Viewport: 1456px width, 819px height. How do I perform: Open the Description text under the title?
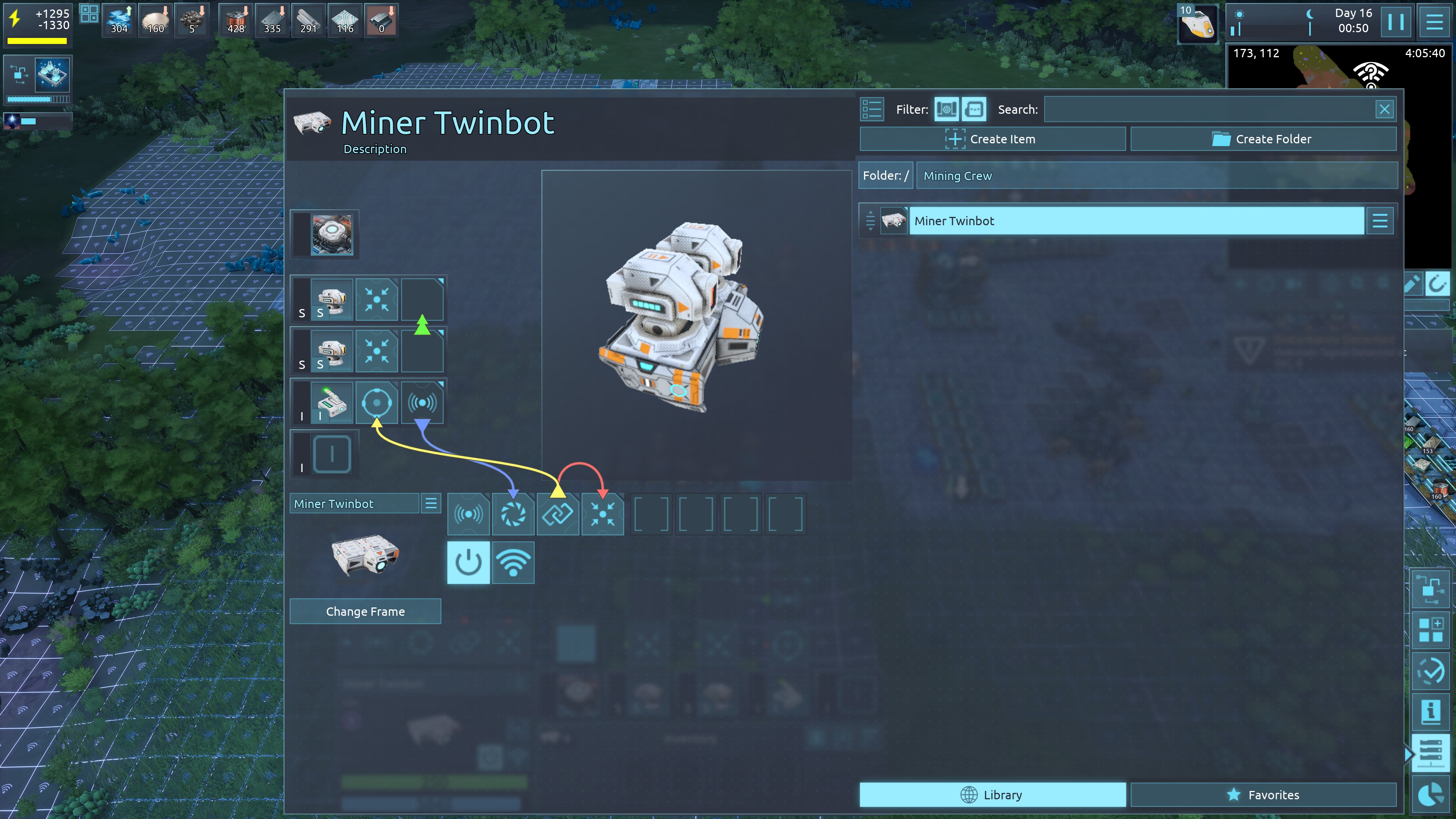[375, 149]
